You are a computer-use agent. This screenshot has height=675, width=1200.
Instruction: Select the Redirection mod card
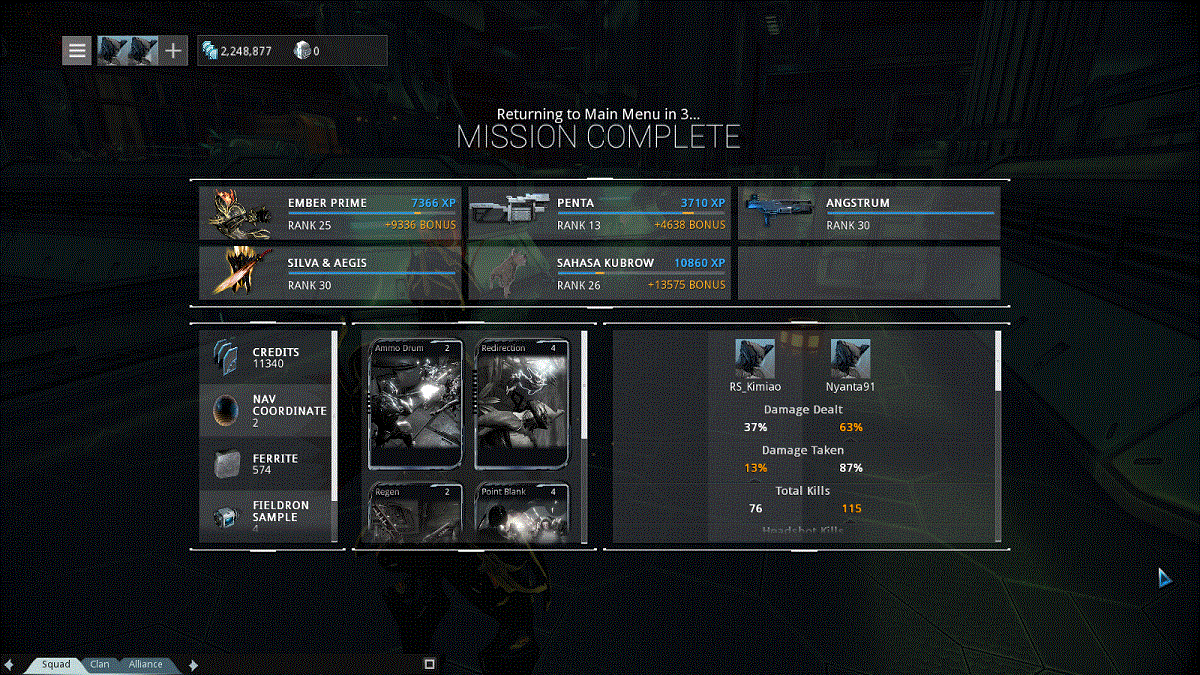tap(521, 404)
